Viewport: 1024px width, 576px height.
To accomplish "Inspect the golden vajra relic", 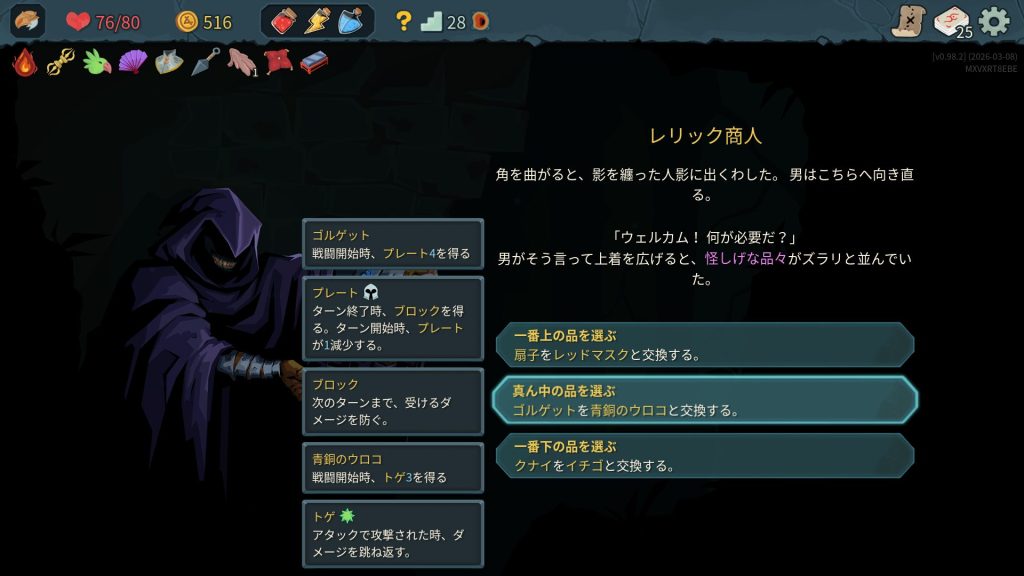I will tap(61, 63).
